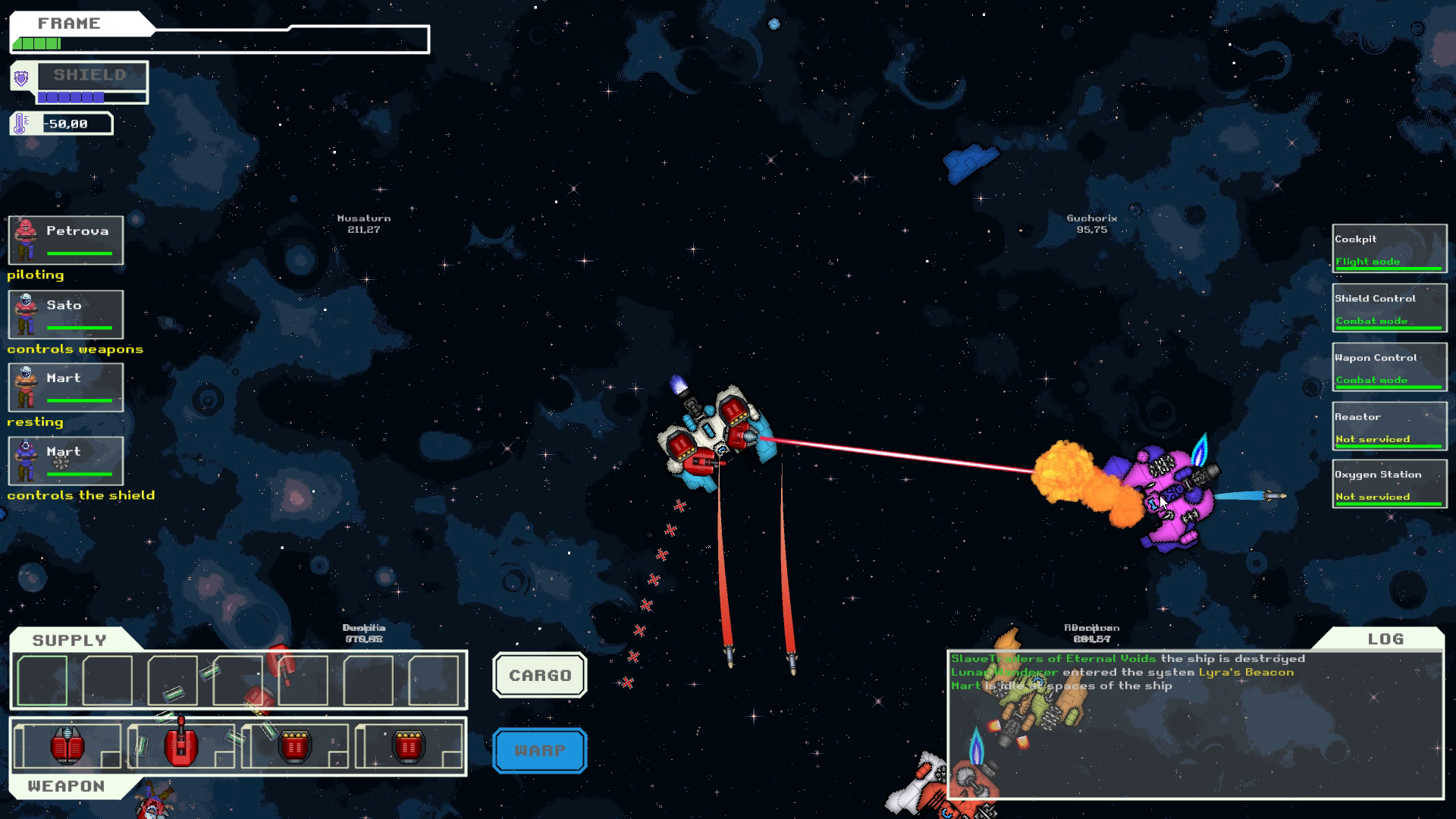Image resolution: width=1456 pixels, height=819 pixels.
Task: Click the LOG panel header
Action: click(x=1385, y=639)
